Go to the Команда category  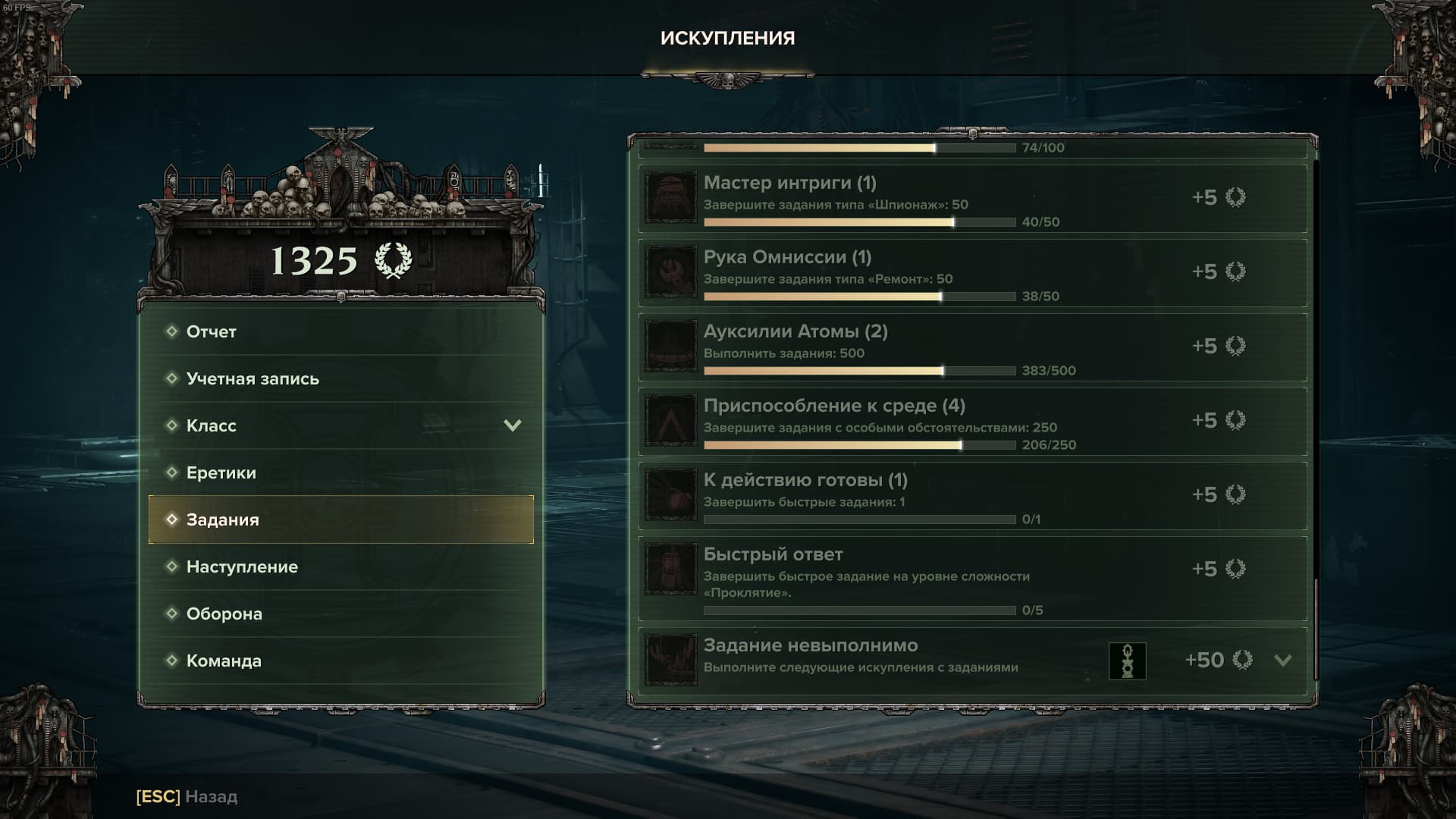click(340, 661)
